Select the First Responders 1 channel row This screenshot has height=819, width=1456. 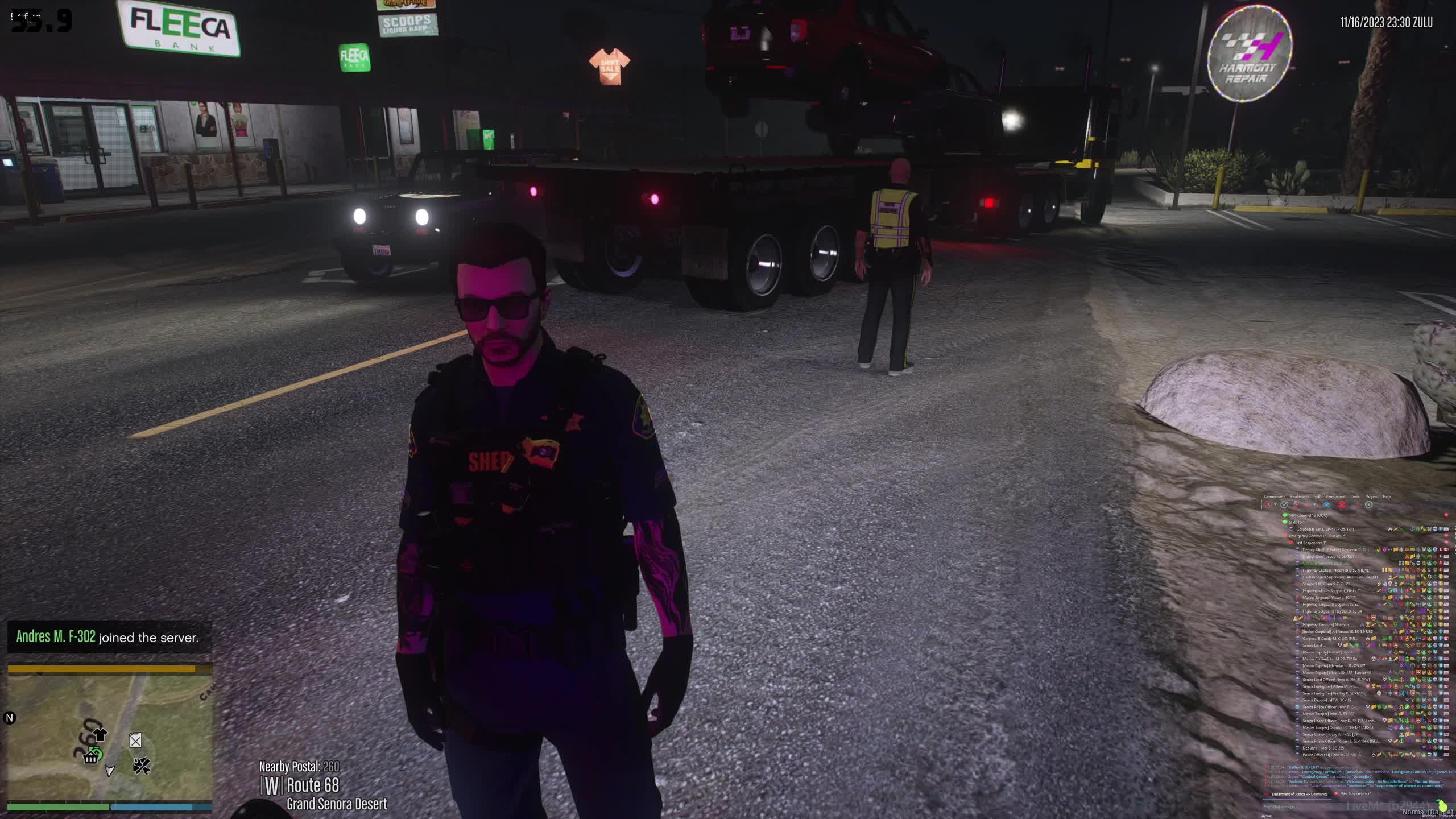pyautogui.click(x=1311, y=543)
